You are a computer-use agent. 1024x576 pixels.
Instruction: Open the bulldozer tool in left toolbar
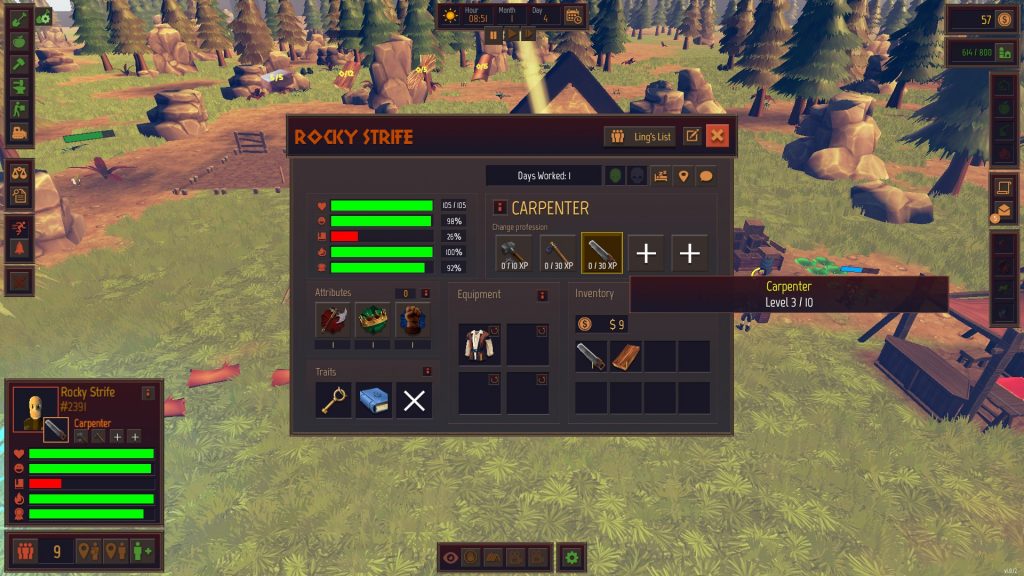20,132
